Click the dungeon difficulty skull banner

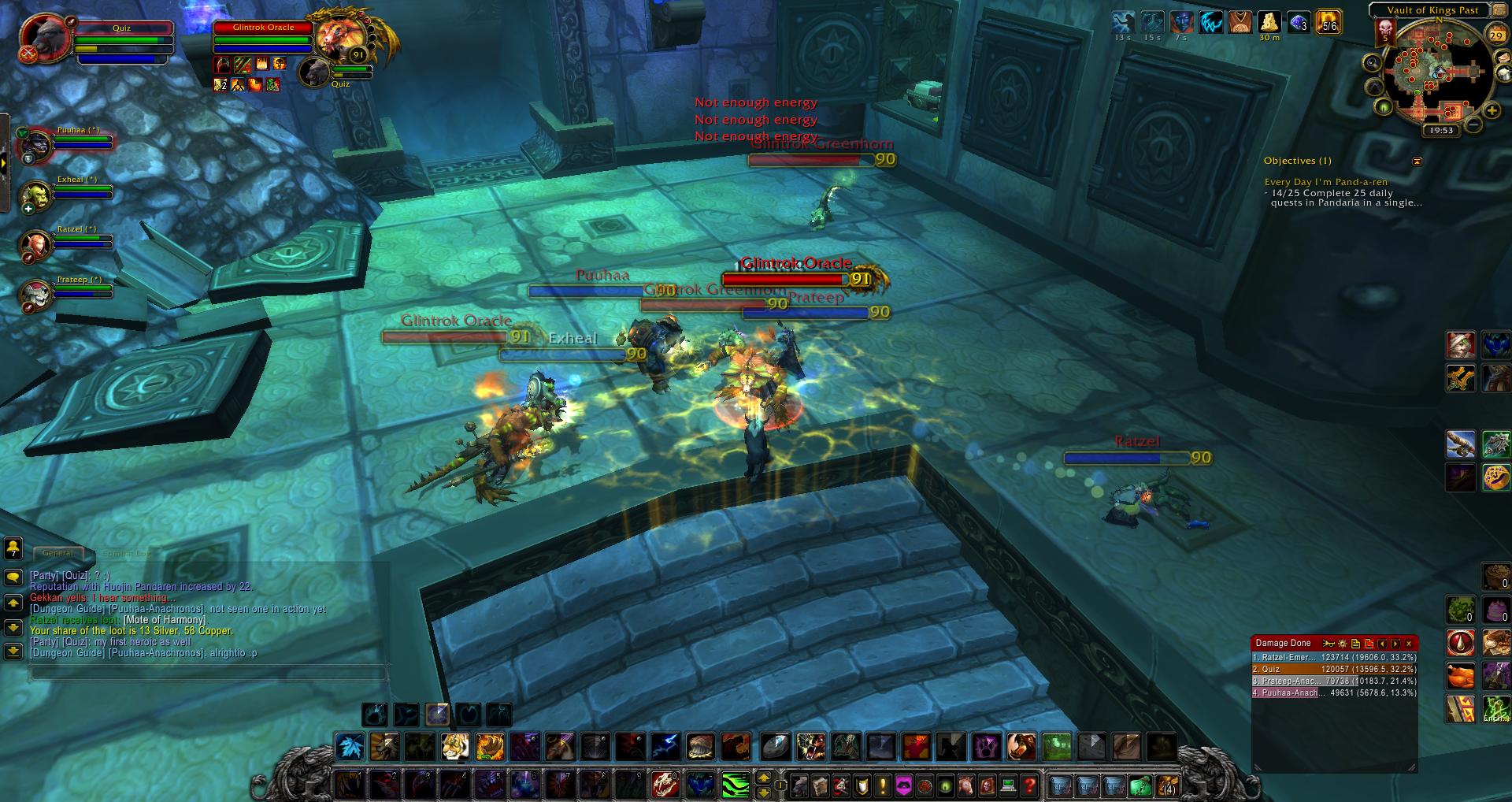pyautogui.click(x=1385, y=32)
